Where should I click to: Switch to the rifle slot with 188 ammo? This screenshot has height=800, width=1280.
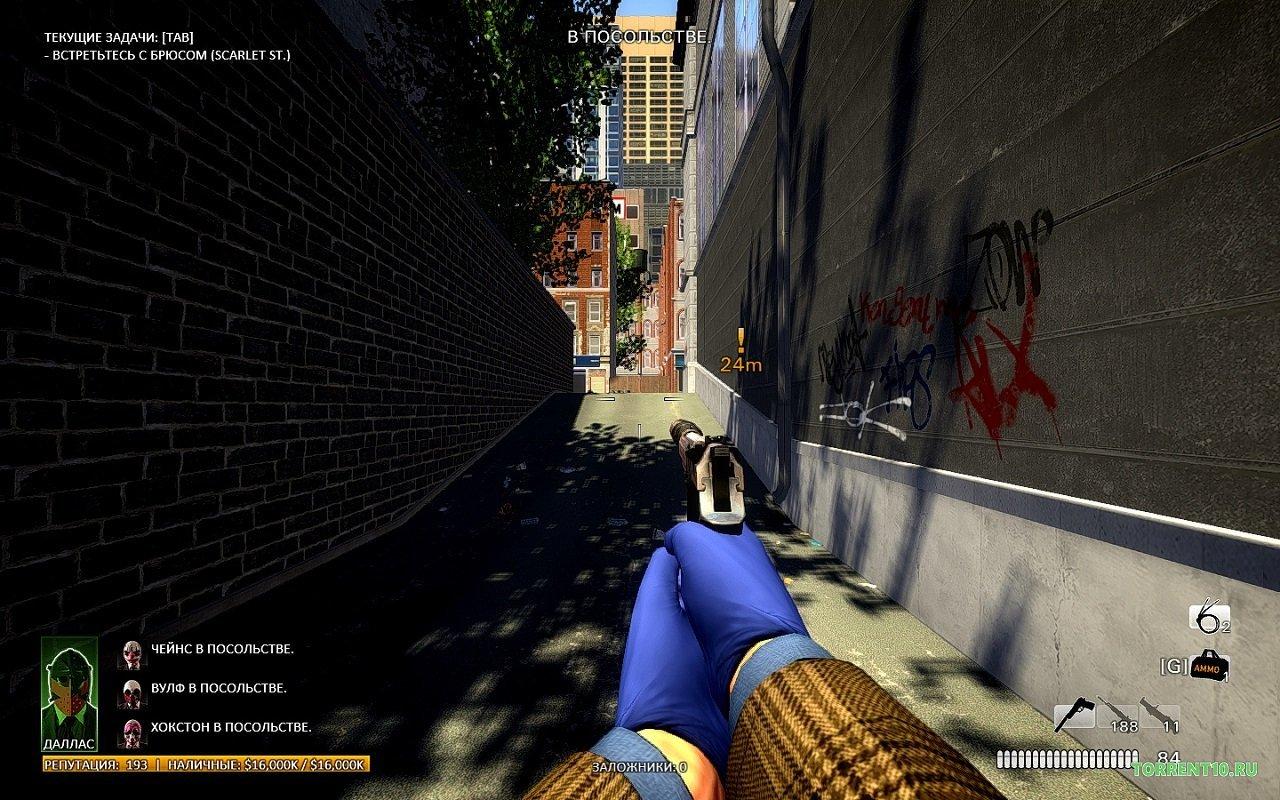pos(1117,716)
